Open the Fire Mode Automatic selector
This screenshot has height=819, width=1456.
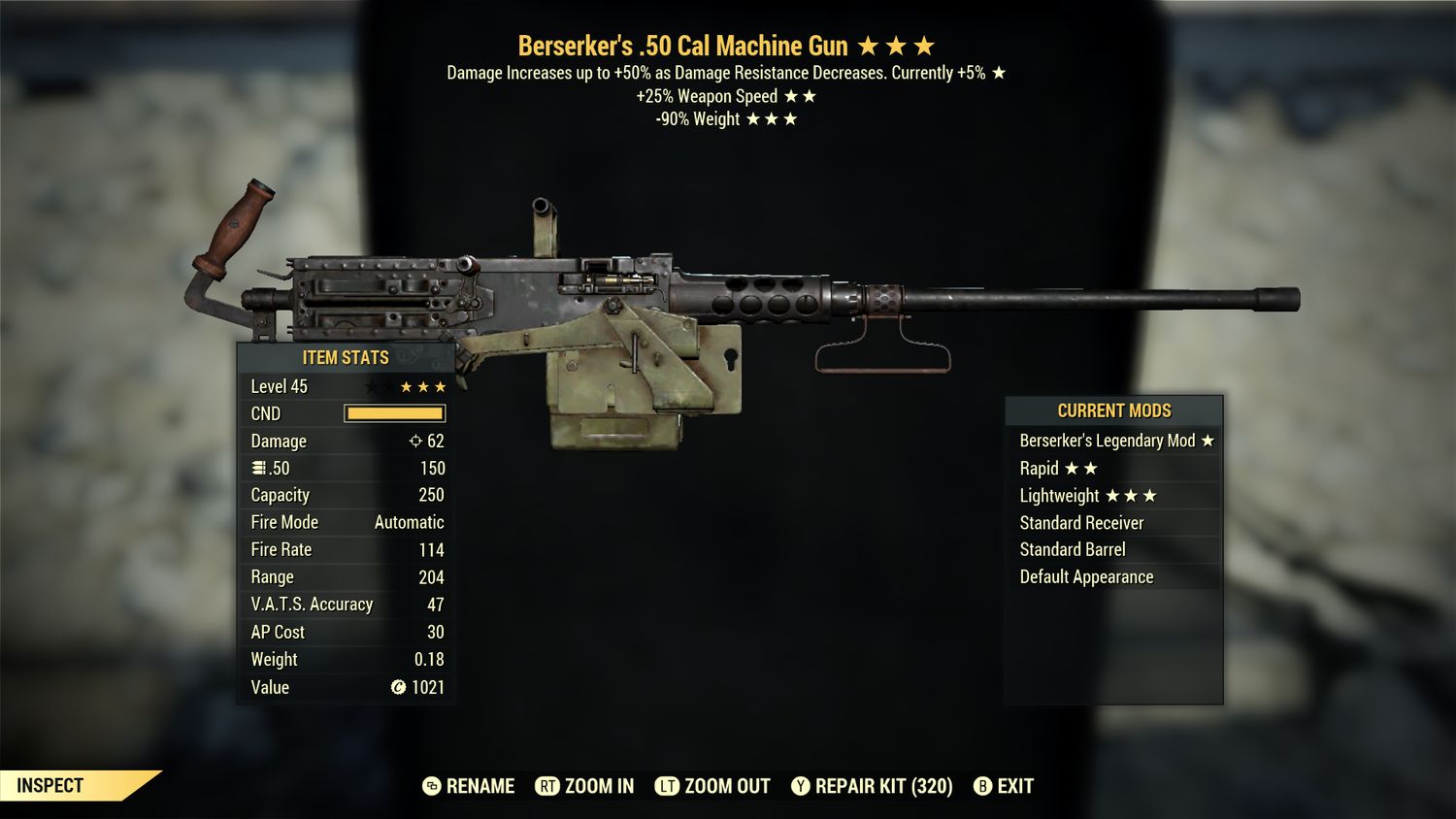(409, 522)
